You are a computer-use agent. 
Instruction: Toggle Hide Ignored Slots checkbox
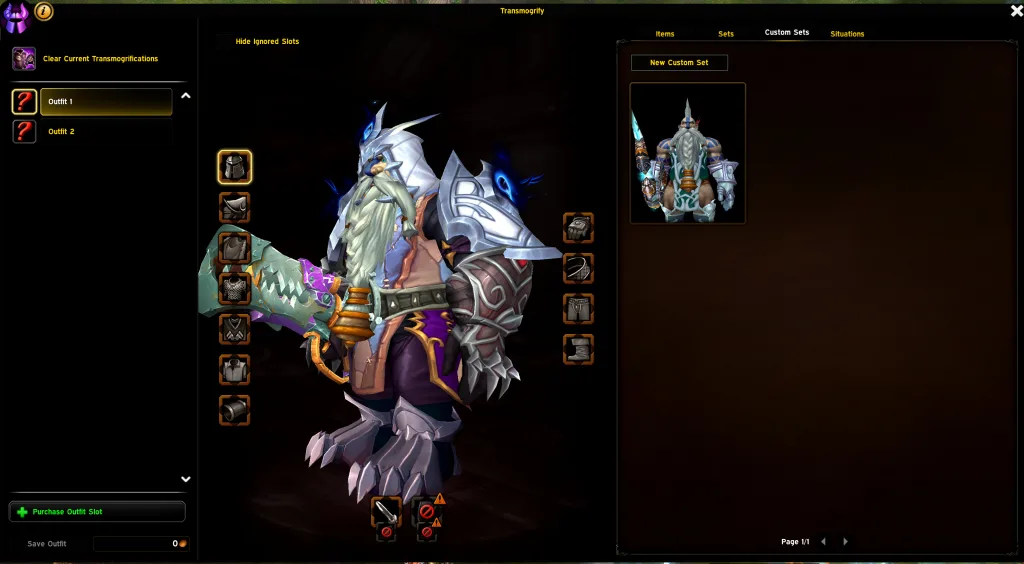pyautogui.click(x=222, y=42)
